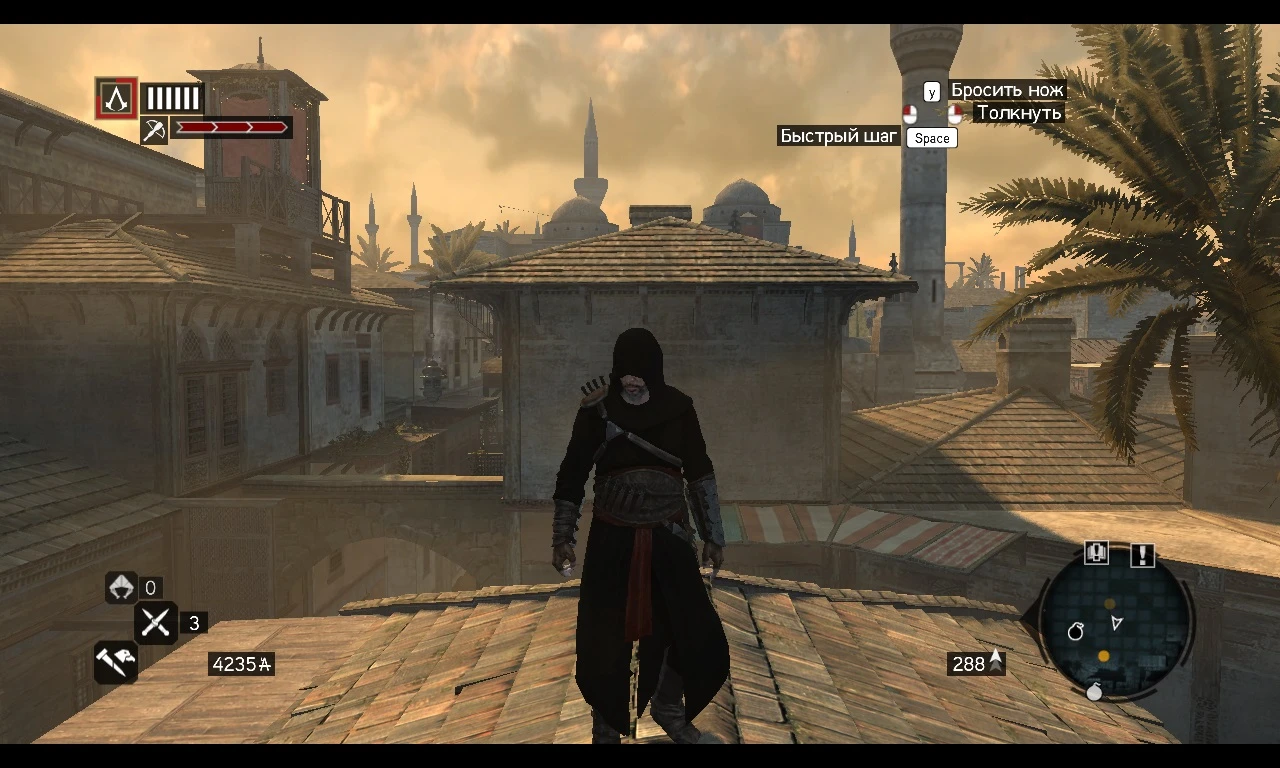Toggle fast walk via the Space hint

click(931, 138)
